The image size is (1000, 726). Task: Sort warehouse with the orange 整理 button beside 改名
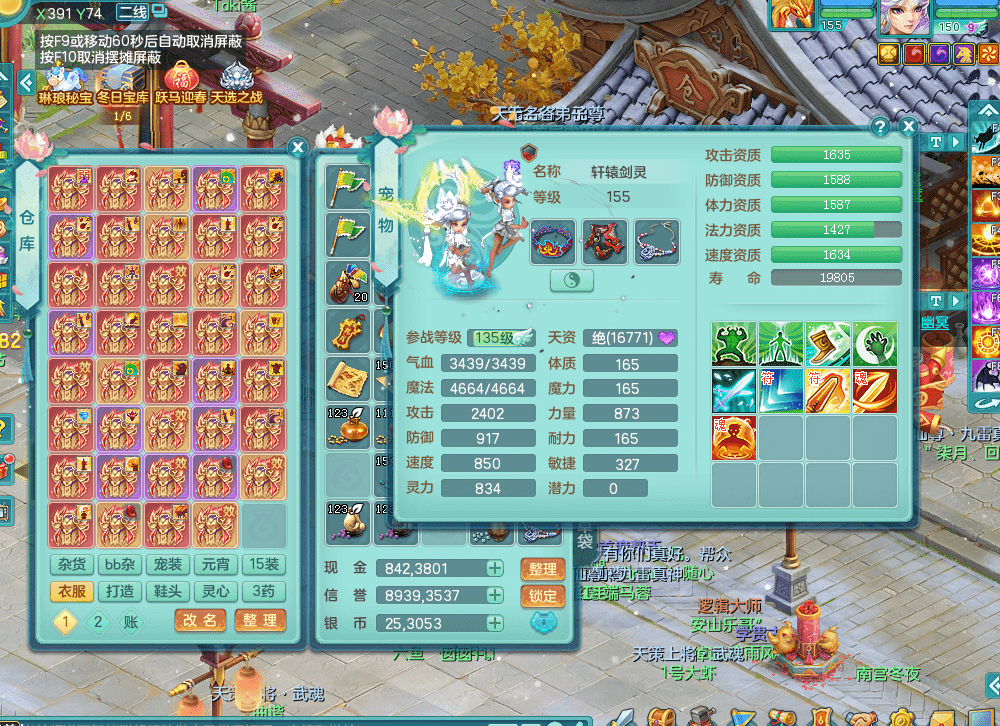[260, 621]
